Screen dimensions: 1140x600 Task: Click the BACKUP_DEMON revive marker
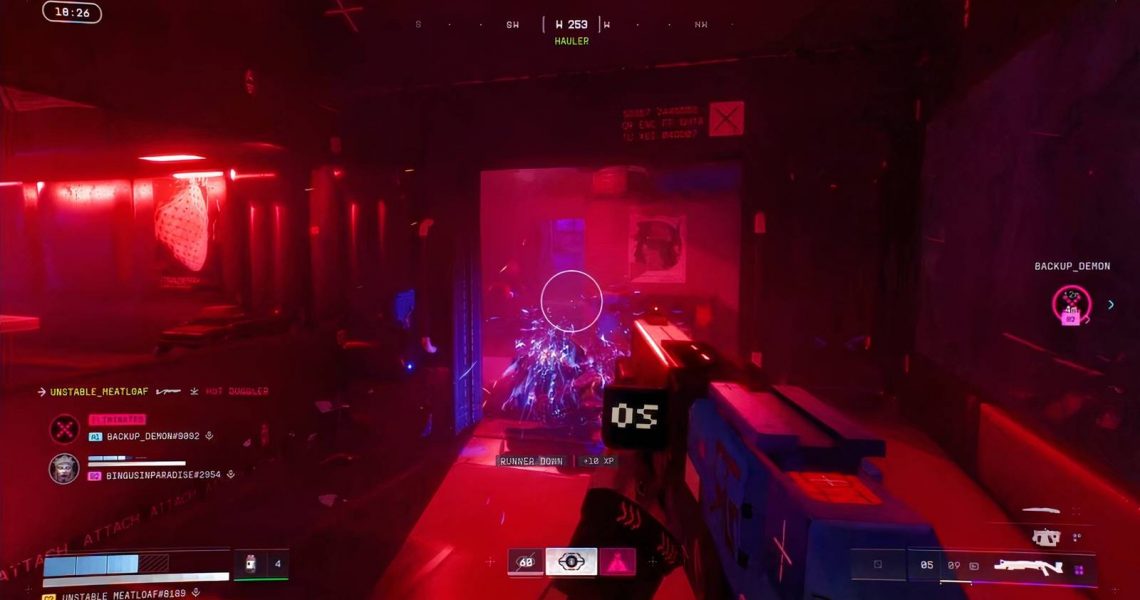point(1071,303)
